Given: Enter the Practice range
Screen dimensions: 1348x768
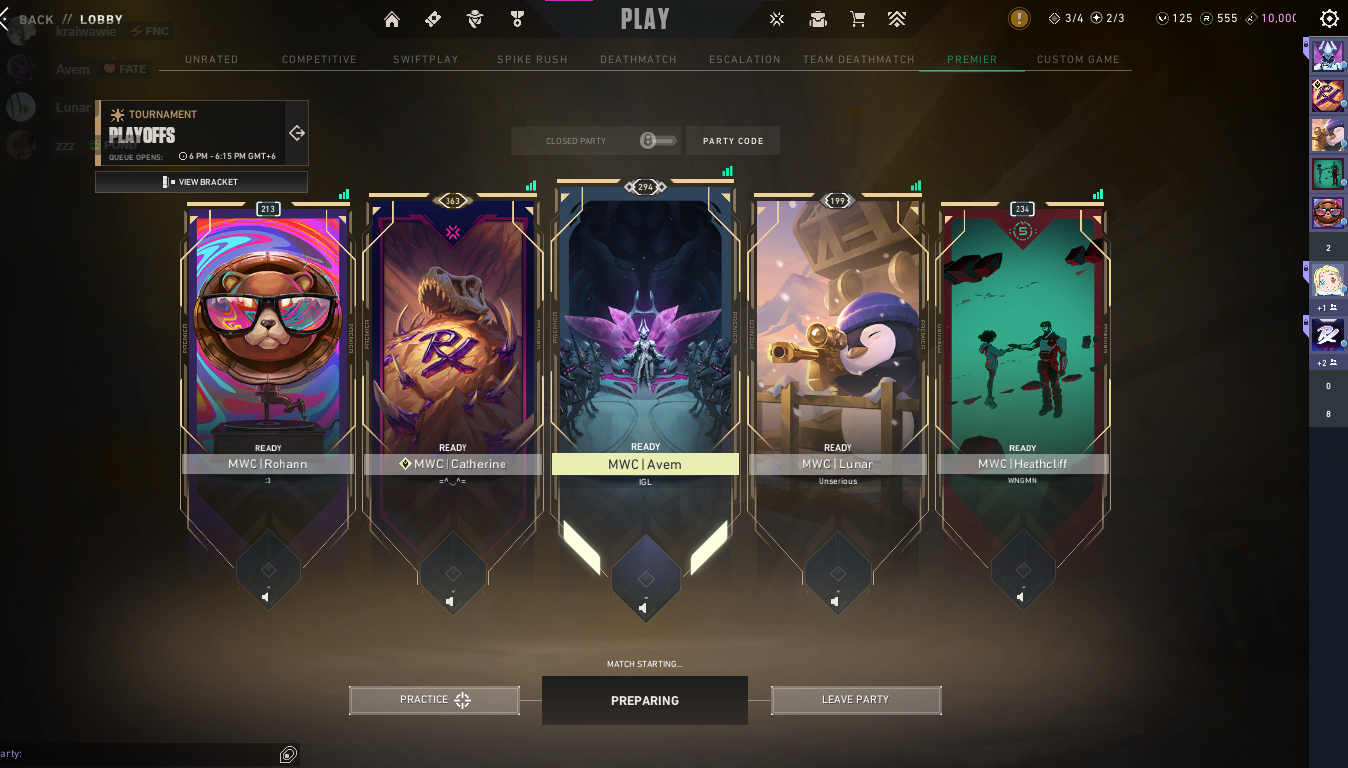Looking at the screenshot, I should 434,700.
